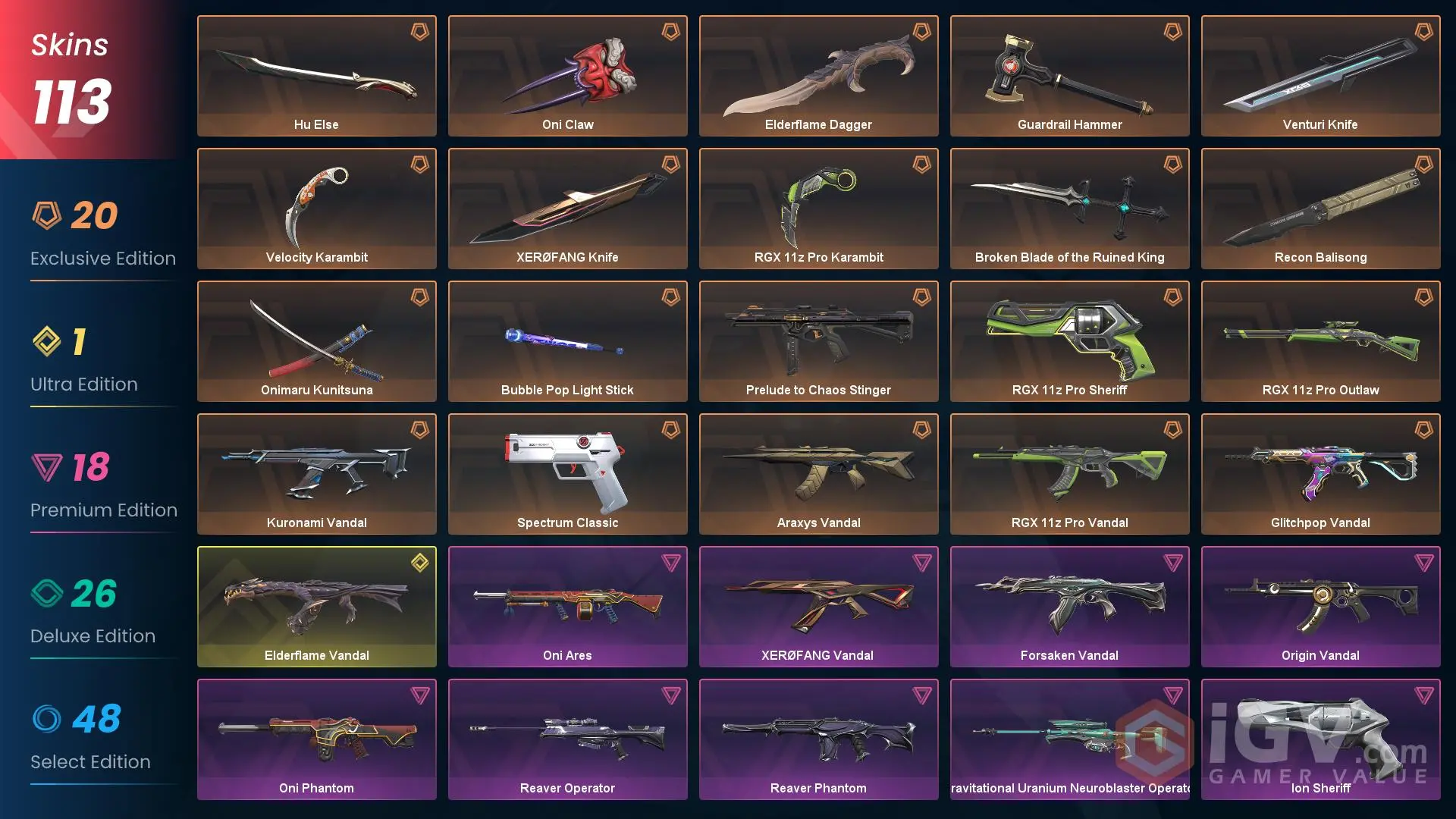1456x819 pixels.
Task: Open the Reaver Operator skin card
Action: (x=567, y=739)
